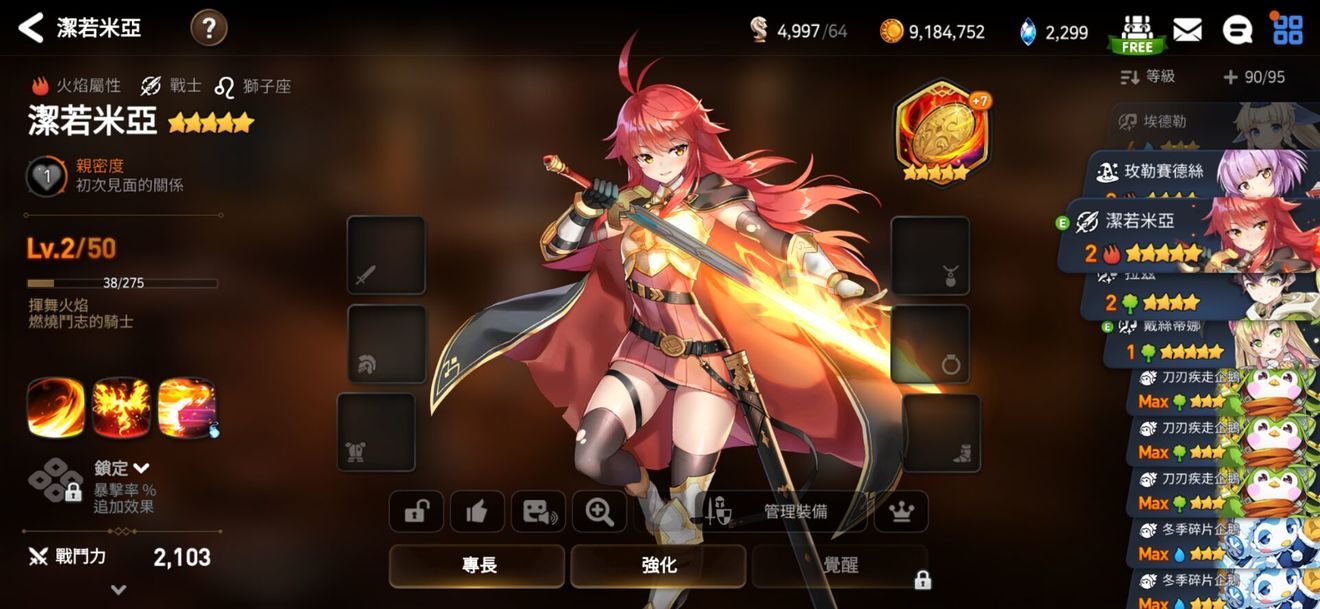Claim the FREE gift icon

point(1136,32)
